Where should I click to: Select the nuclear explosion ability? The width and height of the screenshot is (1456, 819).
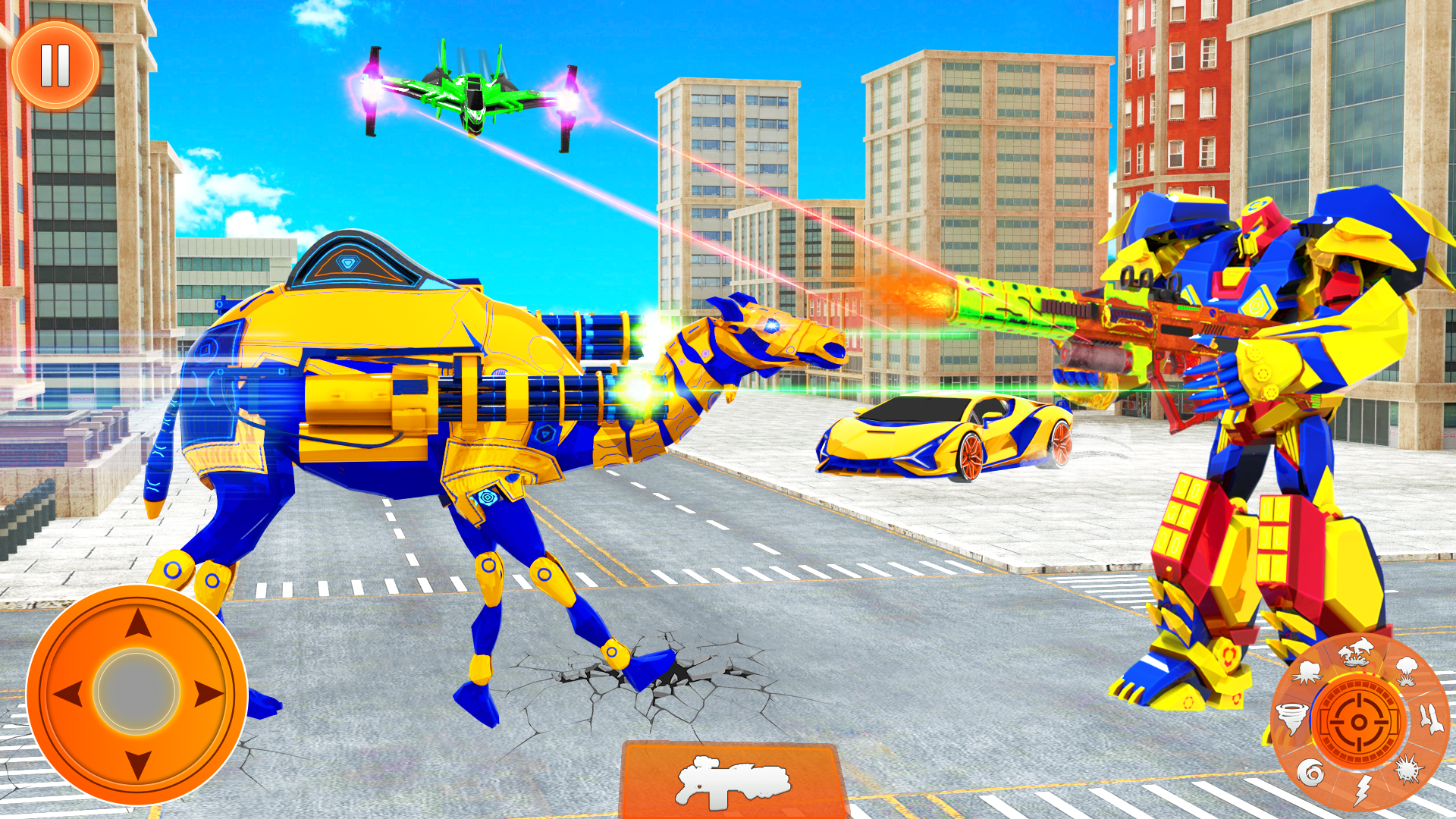[1407, 672]
